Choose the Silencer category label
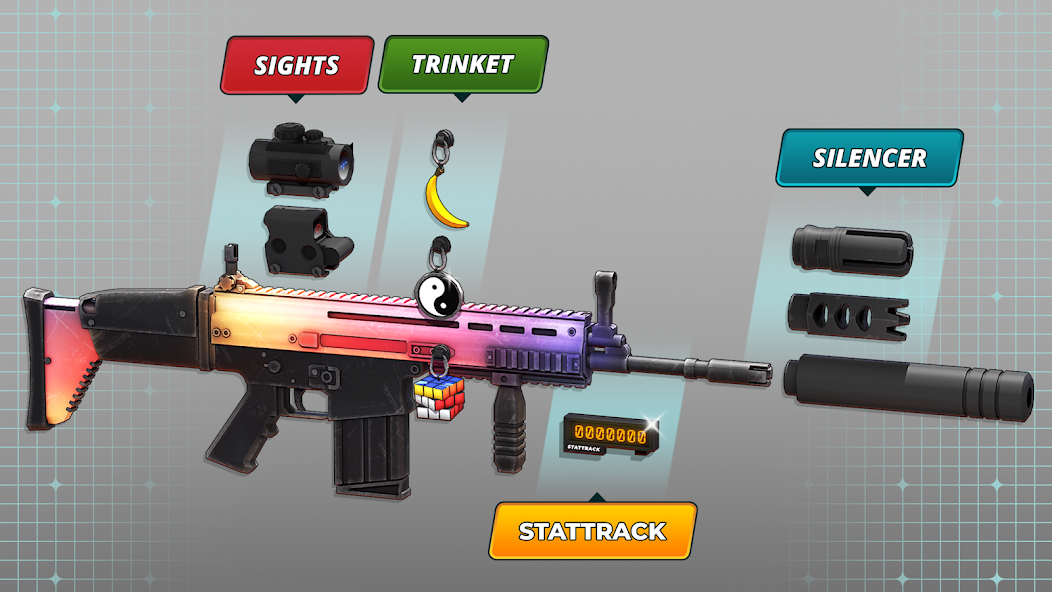The width and height of the screenshot is (1052, 592). [x=869, y=158]
